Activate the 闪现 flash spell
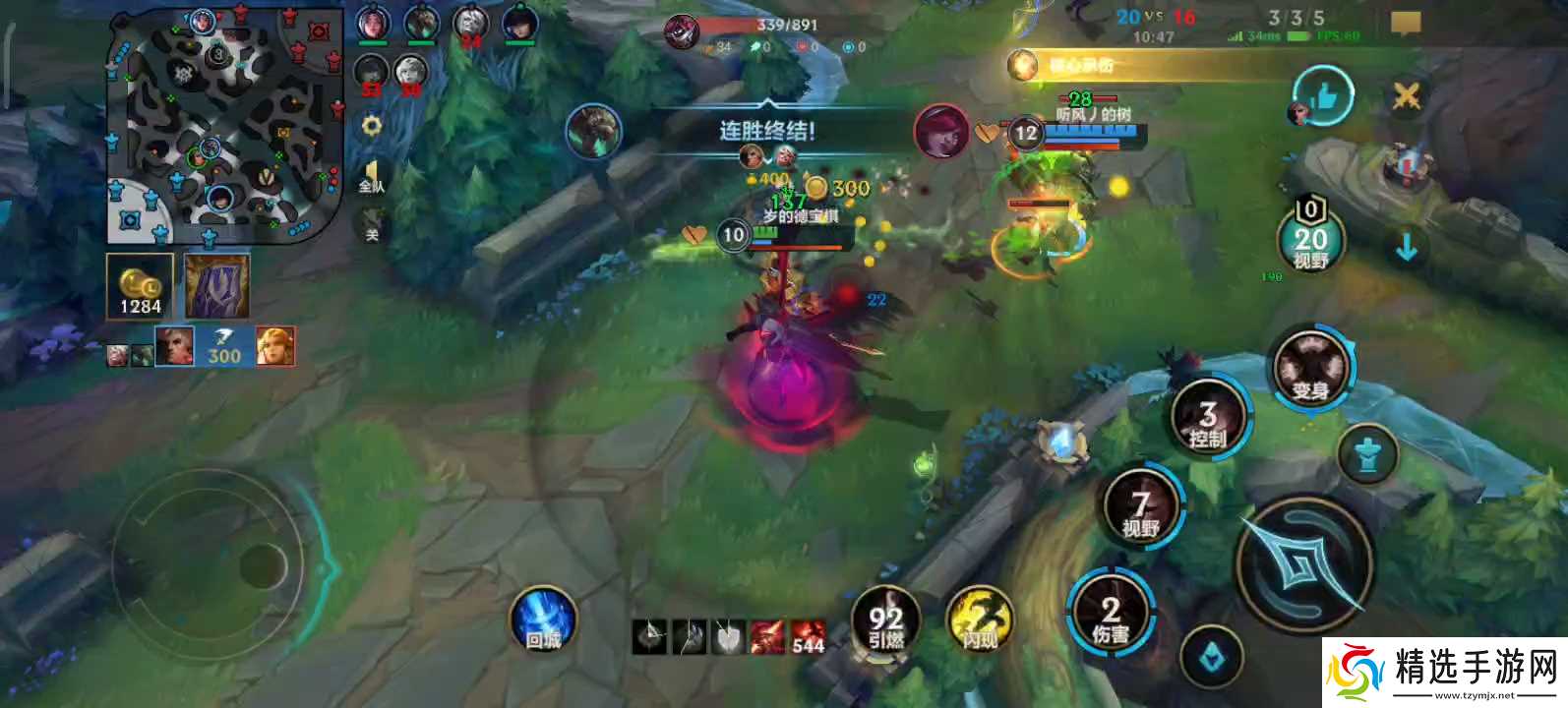 979,620
